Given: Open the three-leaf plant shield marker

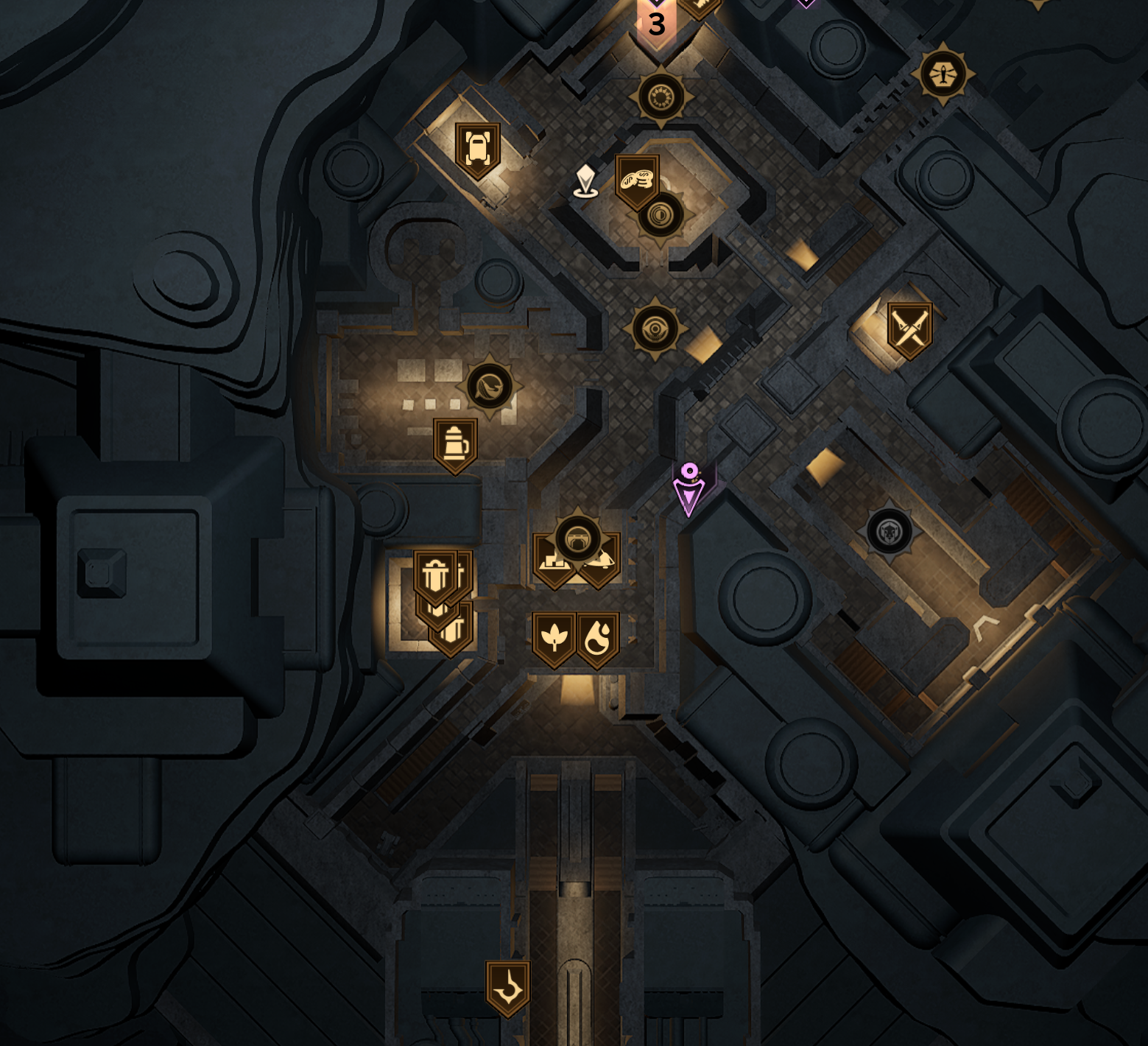Looking at the screenshot, I should pyautogui.click(x=554, y=637).
